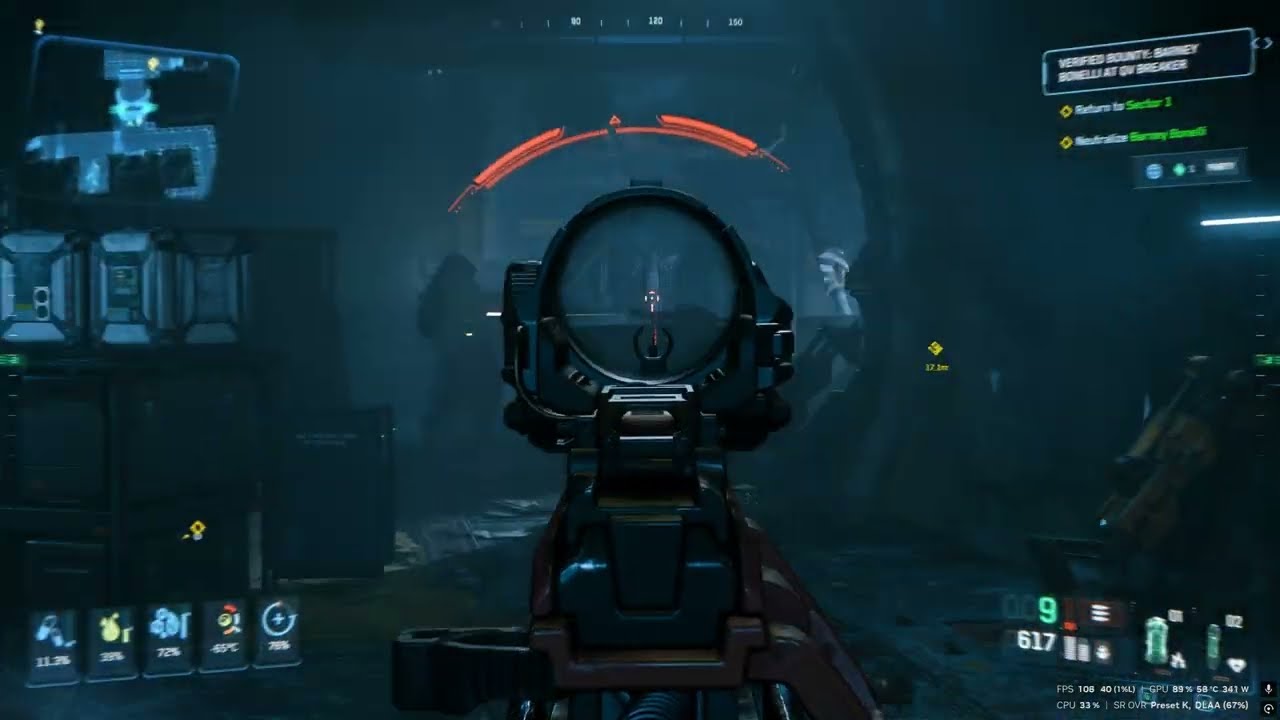The width and height of the screenshot is (1280, 720).
Task: Select the Verified Bounty mission tracker
Action: click(1146, 62)
